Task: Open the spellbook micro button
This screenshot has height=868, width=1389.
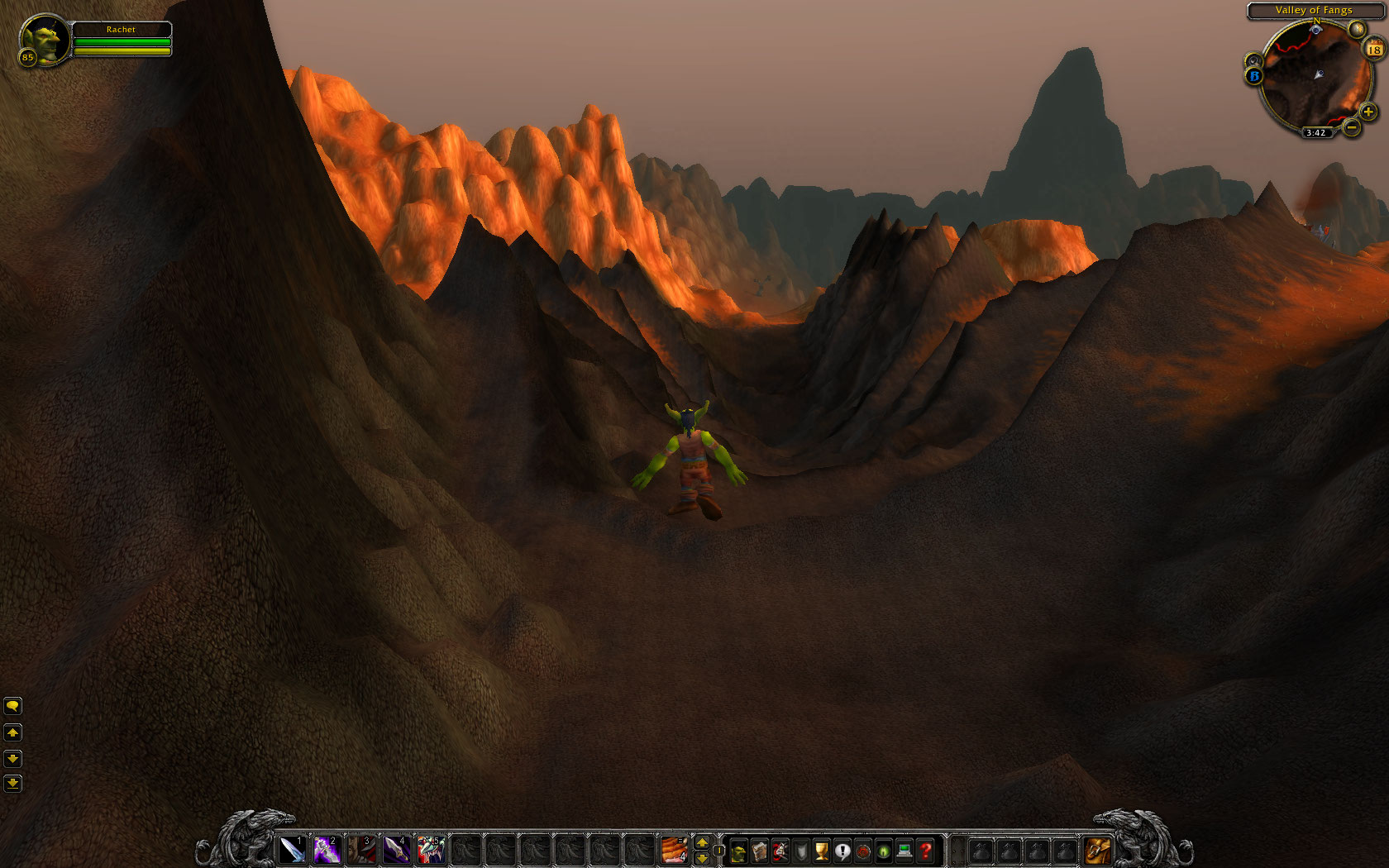Action: [759, 851]
